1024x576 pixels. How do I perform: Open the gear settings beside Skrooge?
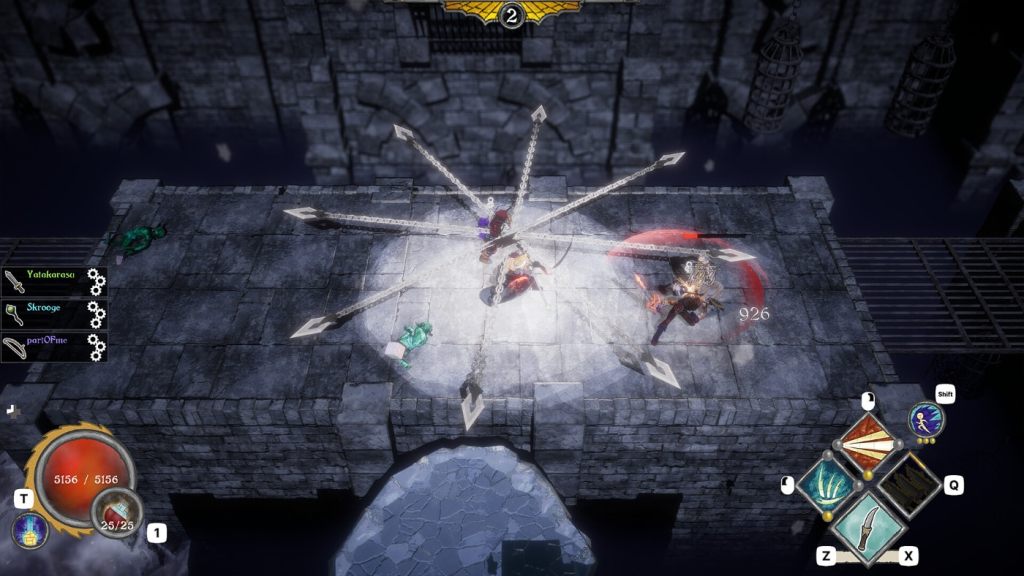96,314
